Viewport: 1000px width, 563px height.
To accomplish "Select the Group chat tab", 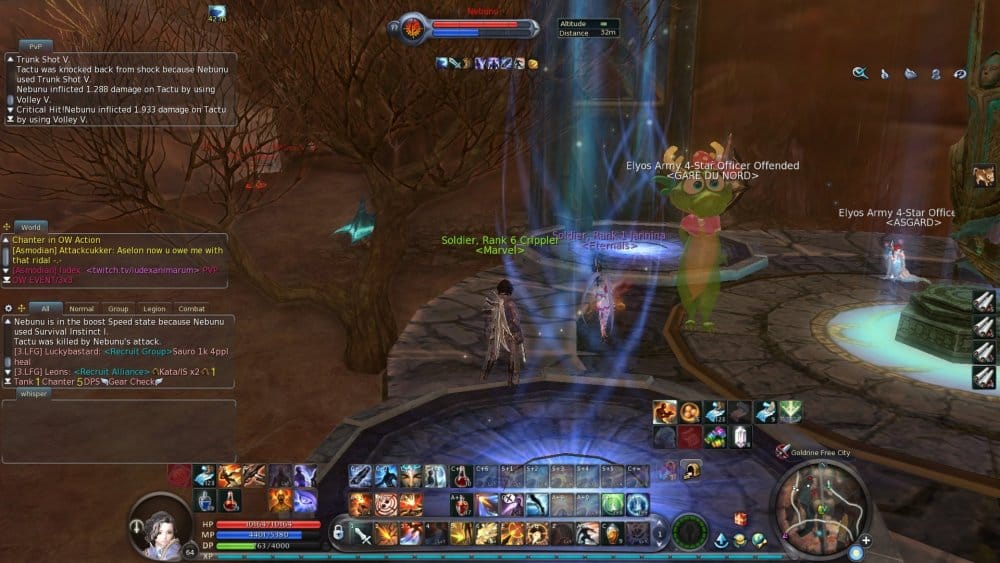I will (118, 309).
